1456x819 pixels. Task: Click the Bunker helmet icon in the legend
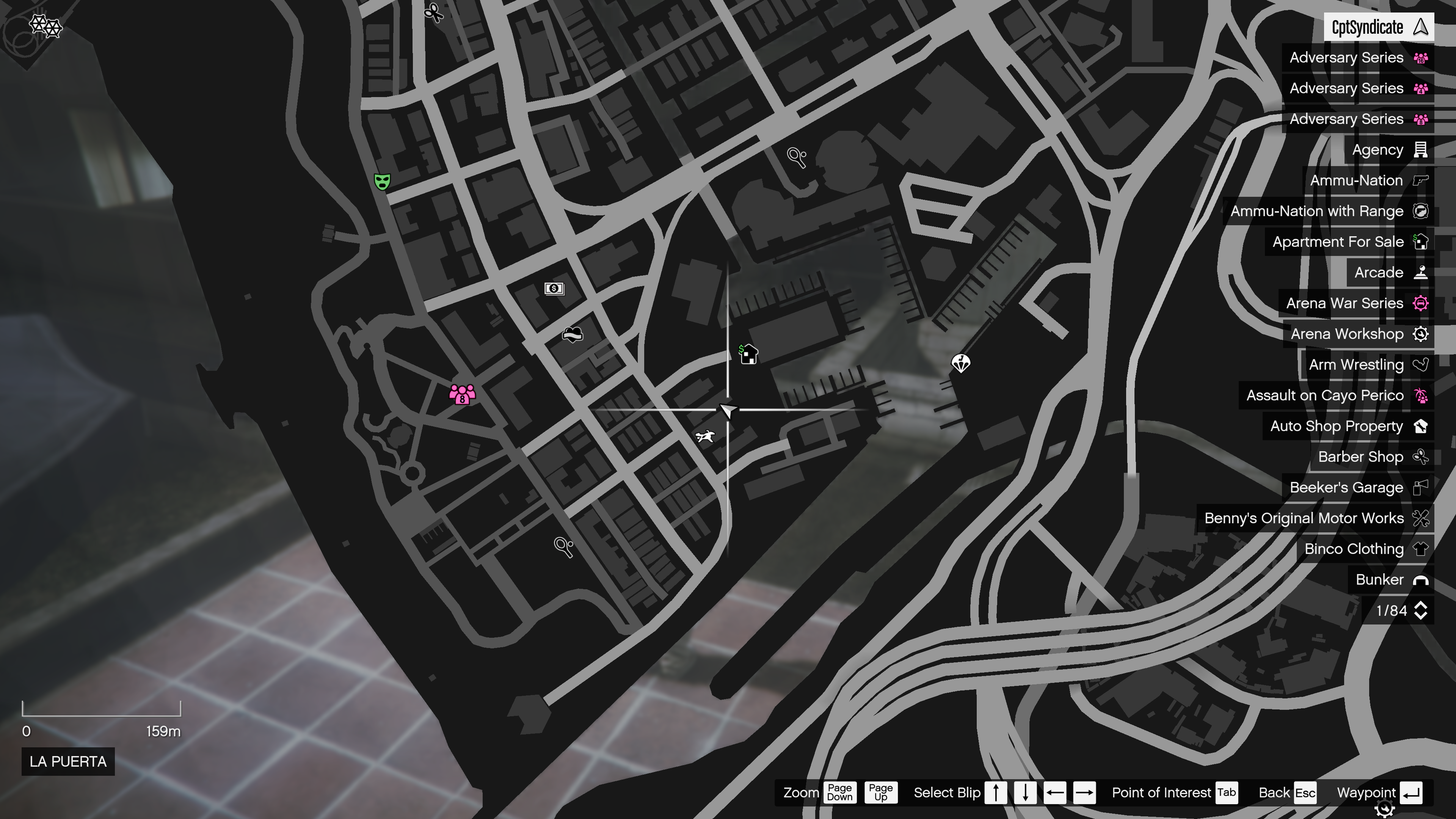[1421, 580]
